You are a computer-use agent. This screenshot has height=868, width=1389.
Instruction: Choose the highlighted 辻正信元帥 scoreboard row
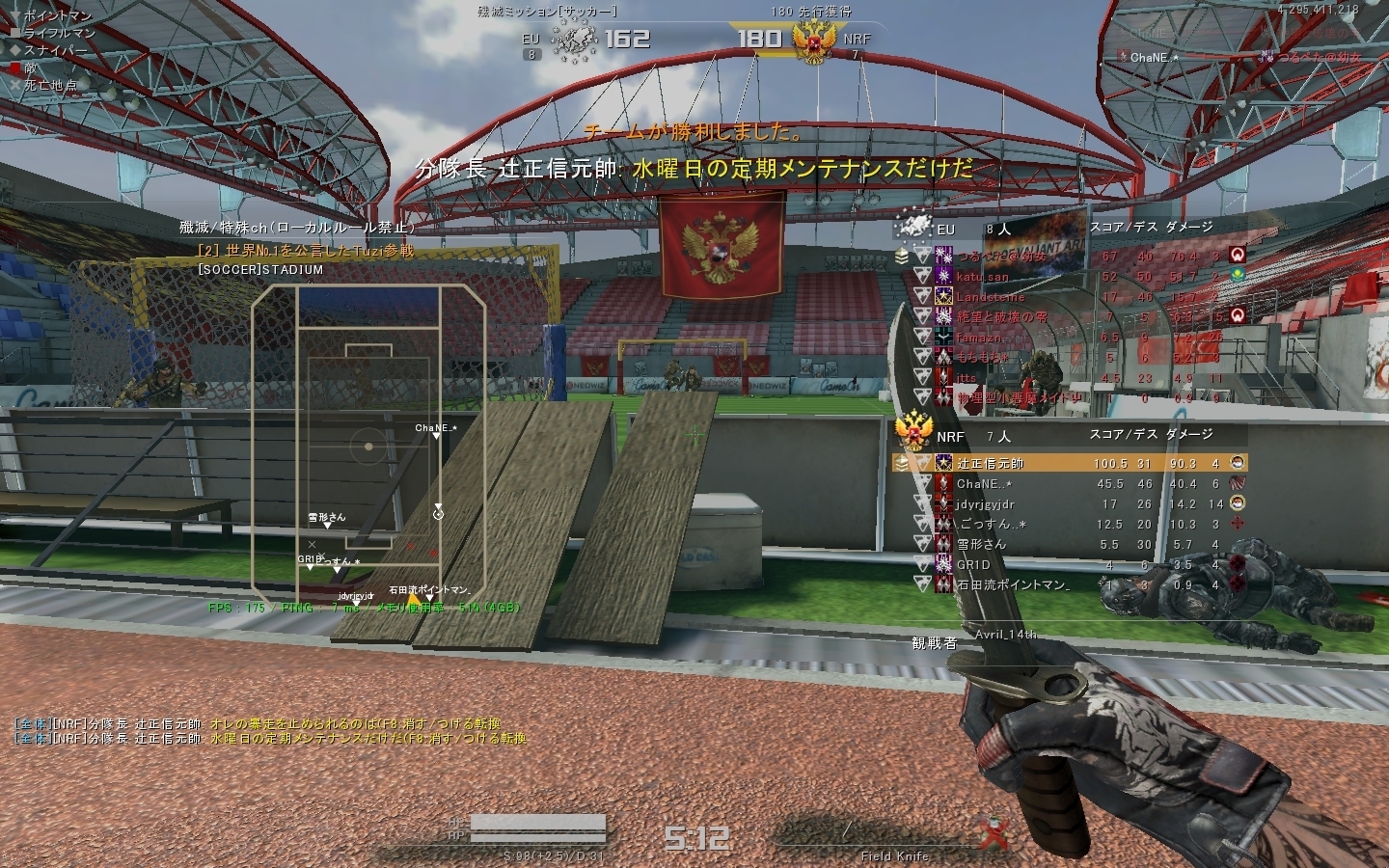point(1069,464)
